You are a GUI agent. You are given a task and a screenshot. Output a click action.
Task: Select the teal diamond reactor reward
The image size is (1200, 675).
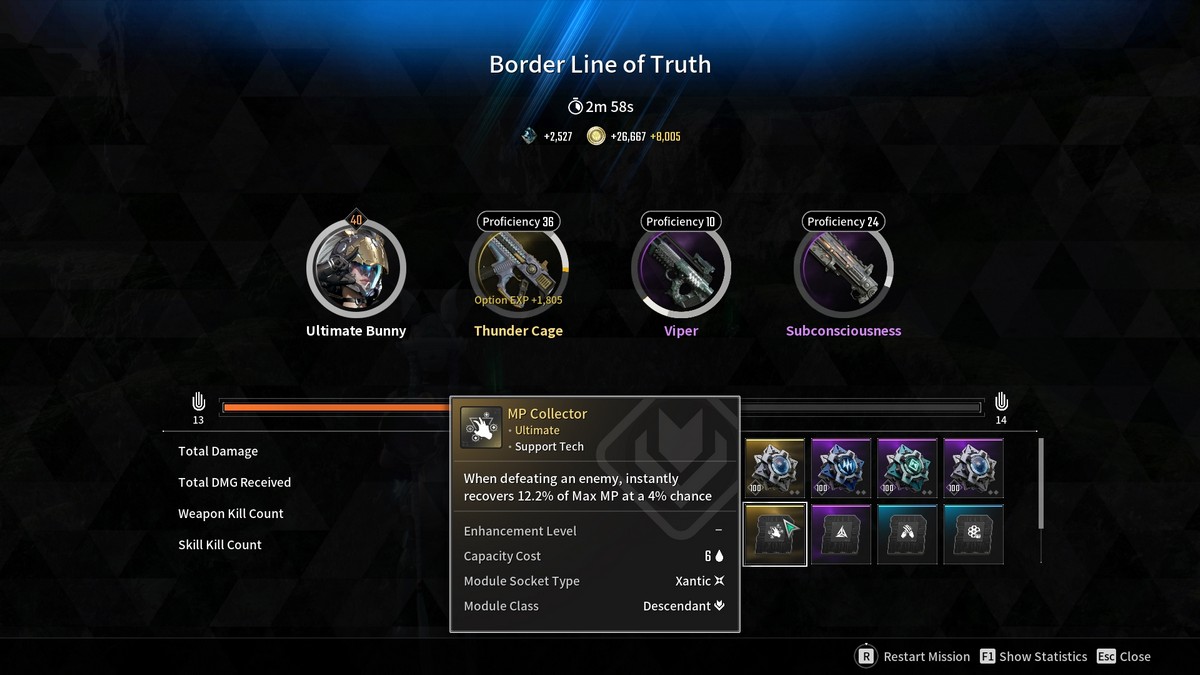[907, 468]
